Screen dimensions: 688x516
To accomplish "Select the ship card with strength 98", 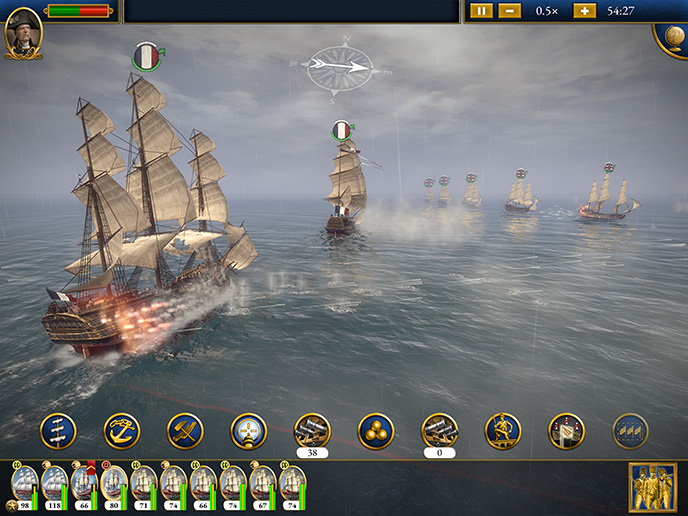I will coord(24,485).
